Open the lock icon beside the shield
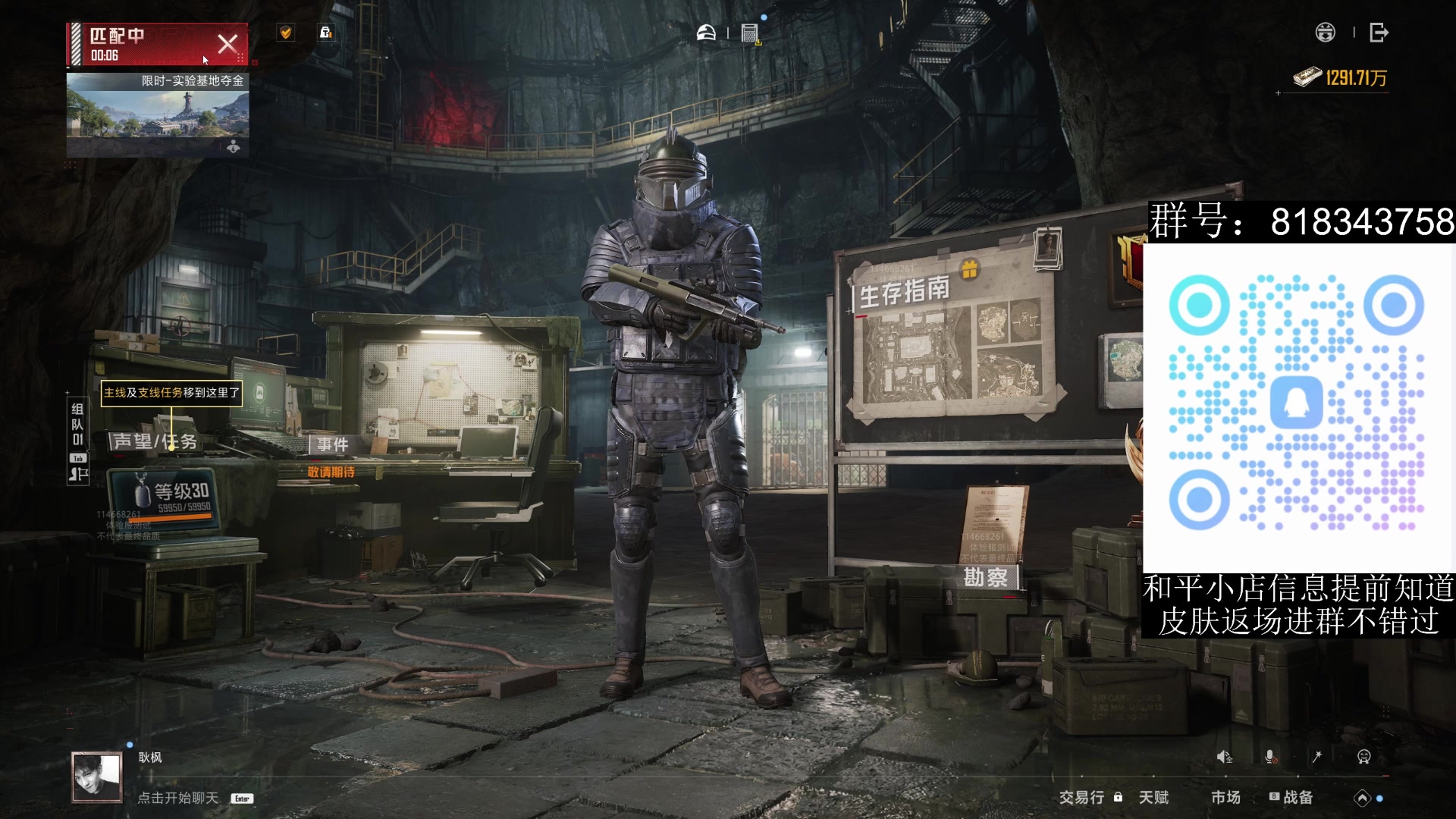 pyautogui.click(x=325, y=33)
